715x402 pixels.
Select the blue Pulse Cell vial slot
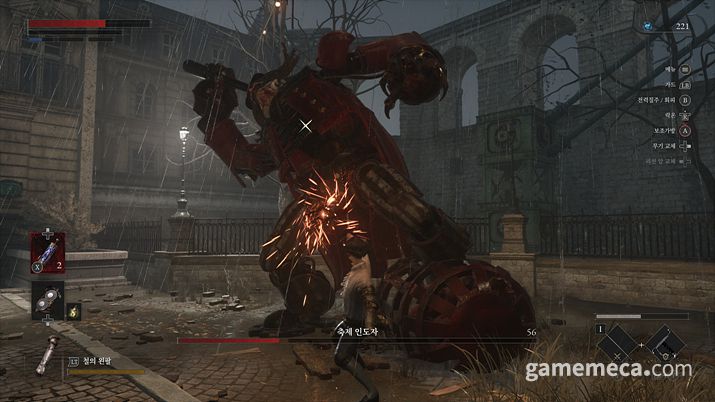pyautogui.click(x=49, y=250)
